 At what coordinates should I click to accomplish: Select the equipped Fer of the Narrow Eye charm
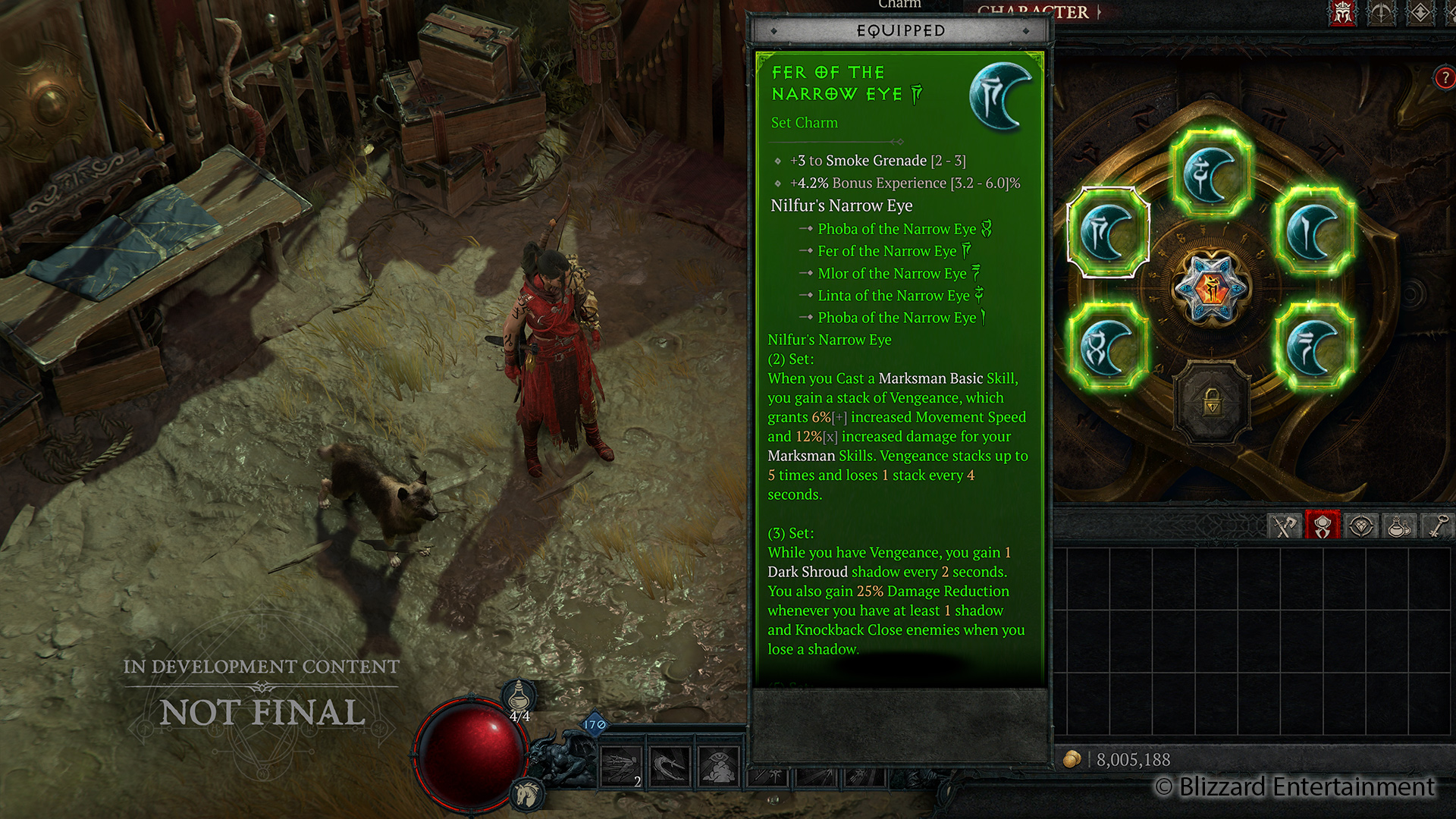1108,232
